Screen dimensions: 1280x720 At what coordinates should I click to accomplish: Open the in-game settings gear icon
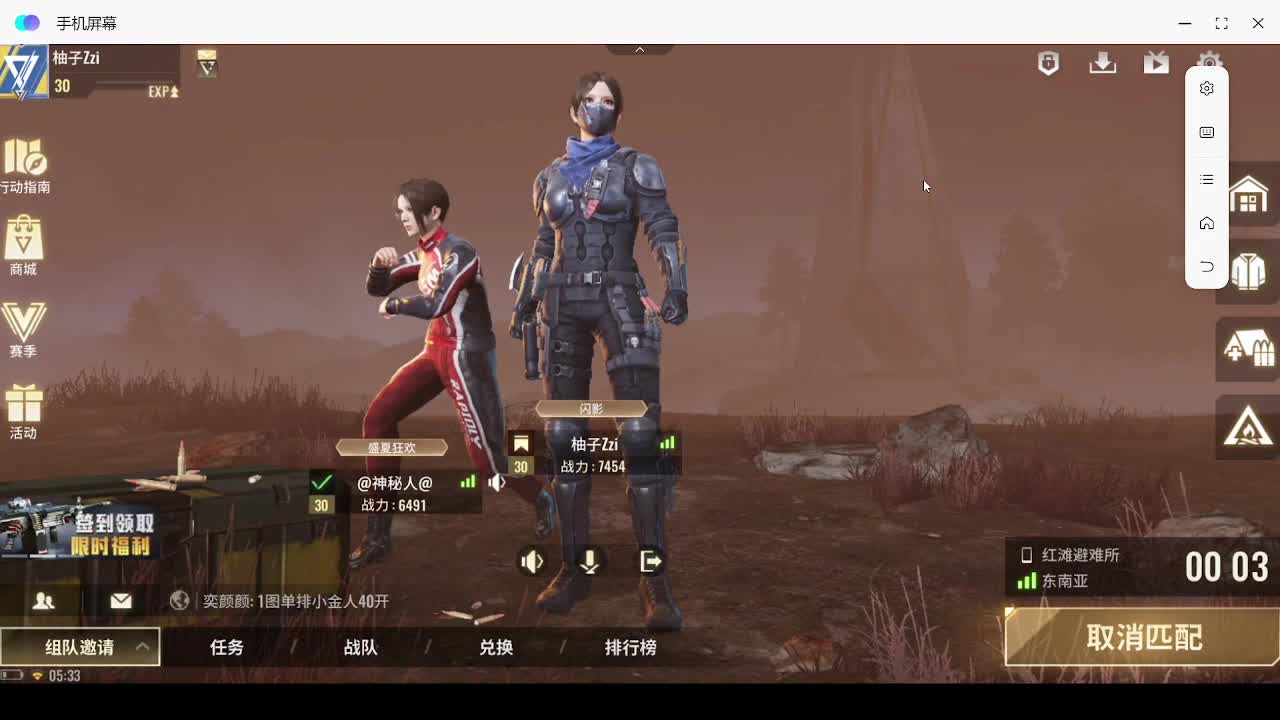click(1210, 63)
